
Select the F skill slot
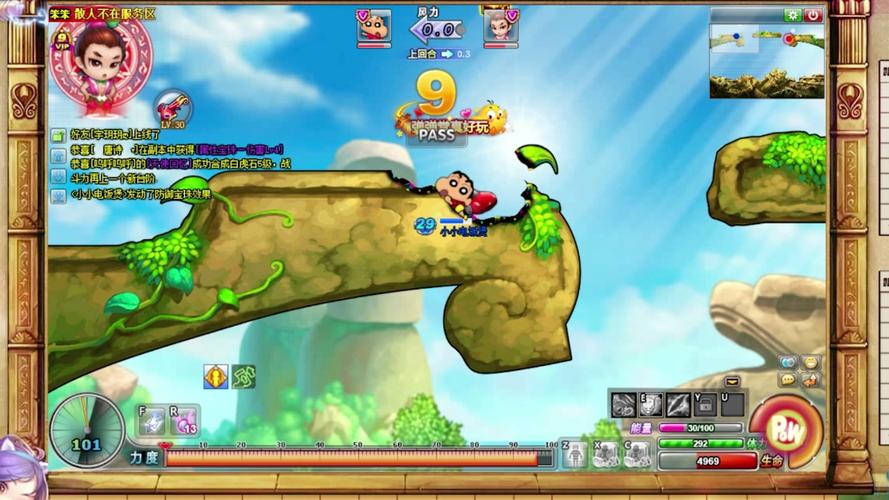coord(151,421)
